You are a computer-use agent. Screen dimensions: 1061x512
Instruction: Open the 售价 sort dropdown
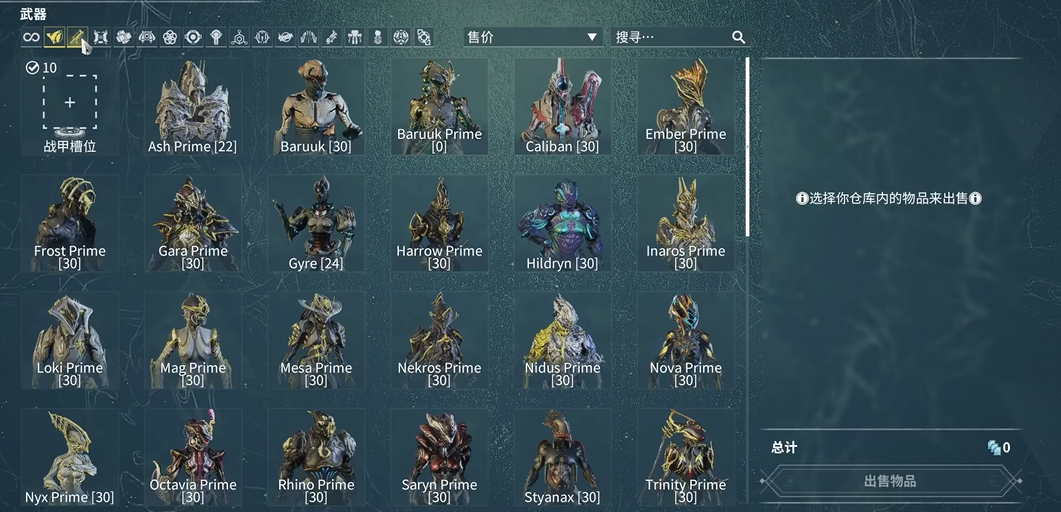pyautogui.click(x=532, y=37)
